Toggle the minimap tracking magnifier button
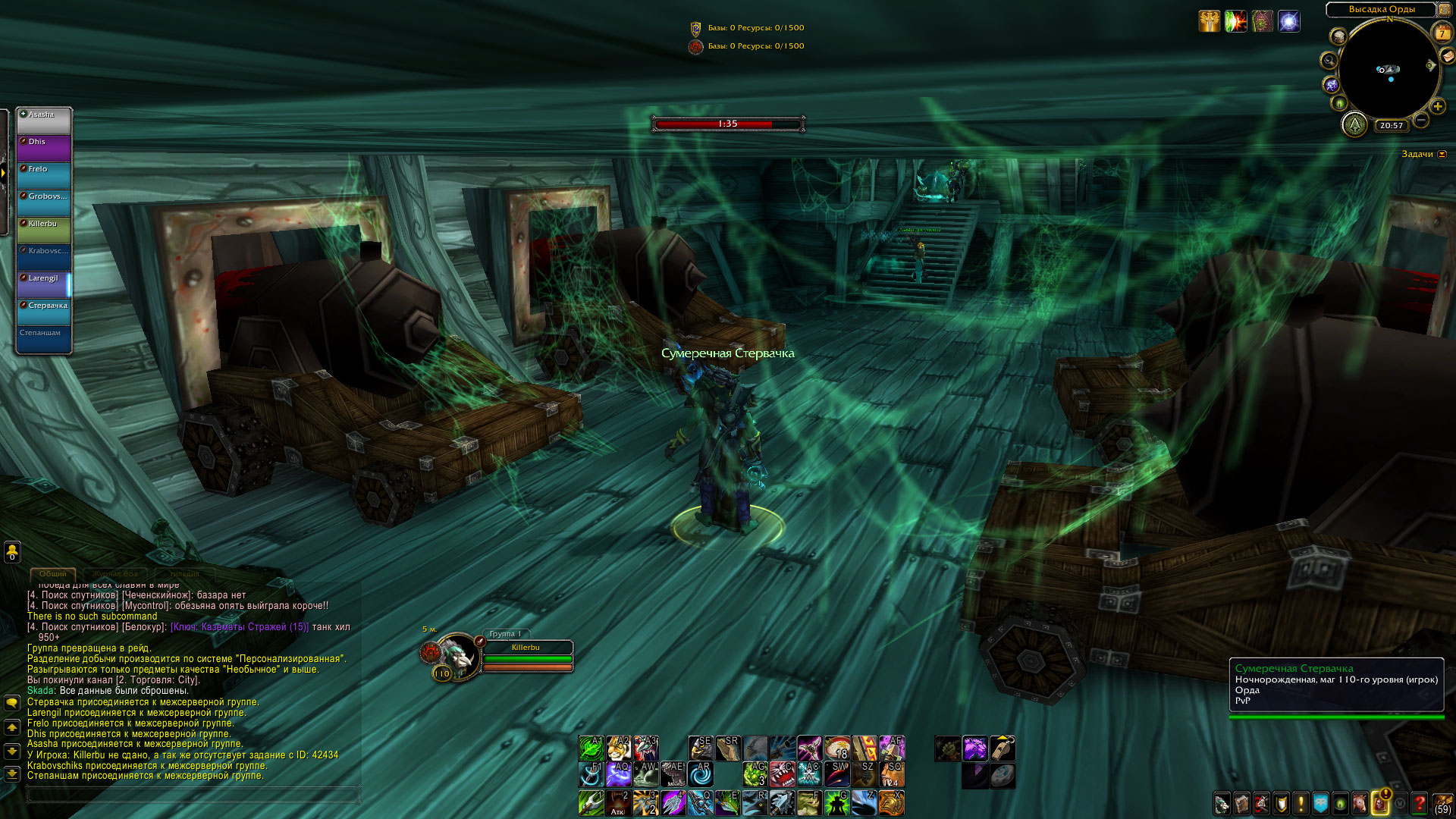 pyautogui.click(x=1329, y=61)
